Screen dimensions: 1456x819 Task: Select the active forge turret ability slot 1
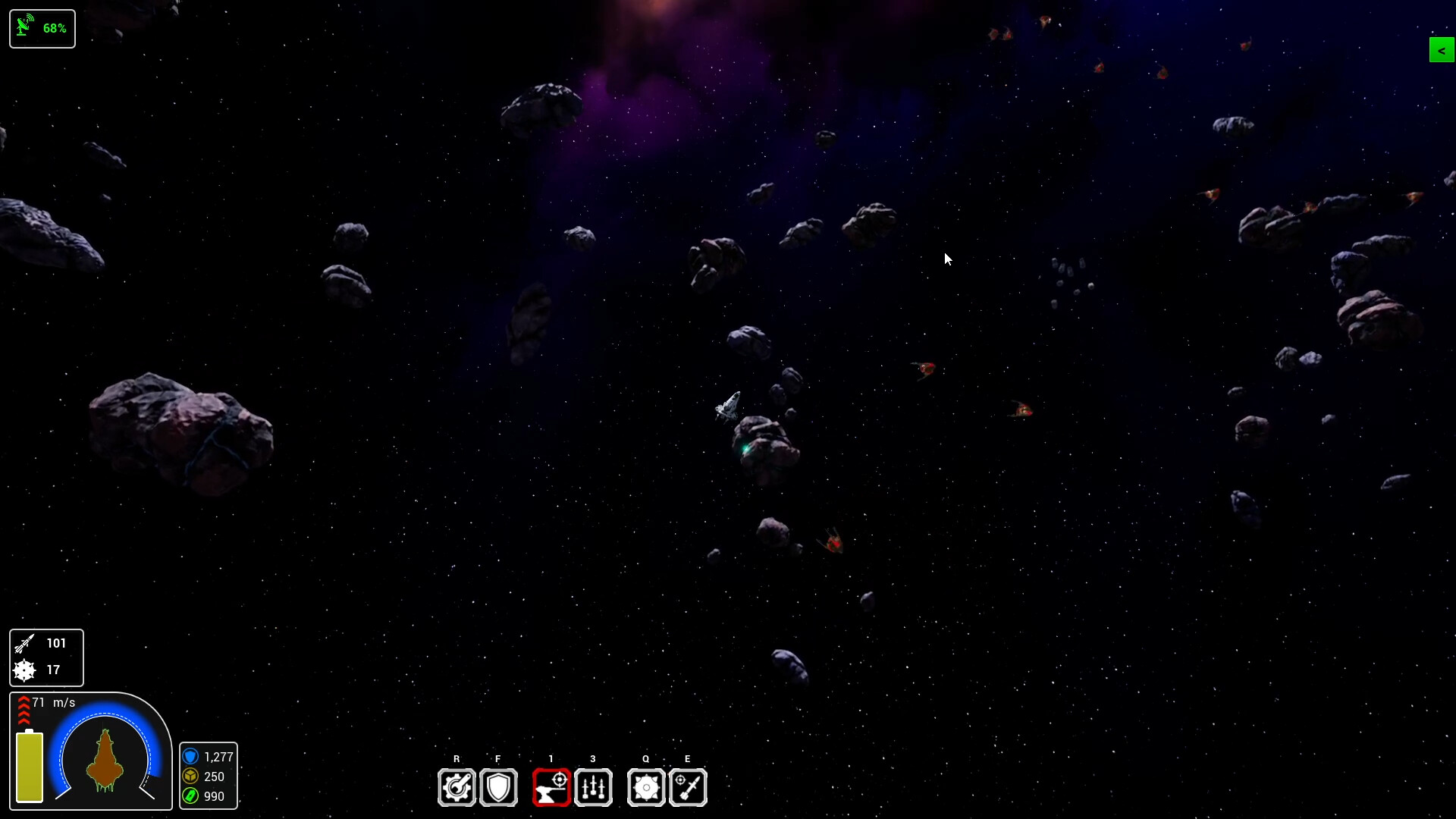pyautogui.click(x=551, y=788)
